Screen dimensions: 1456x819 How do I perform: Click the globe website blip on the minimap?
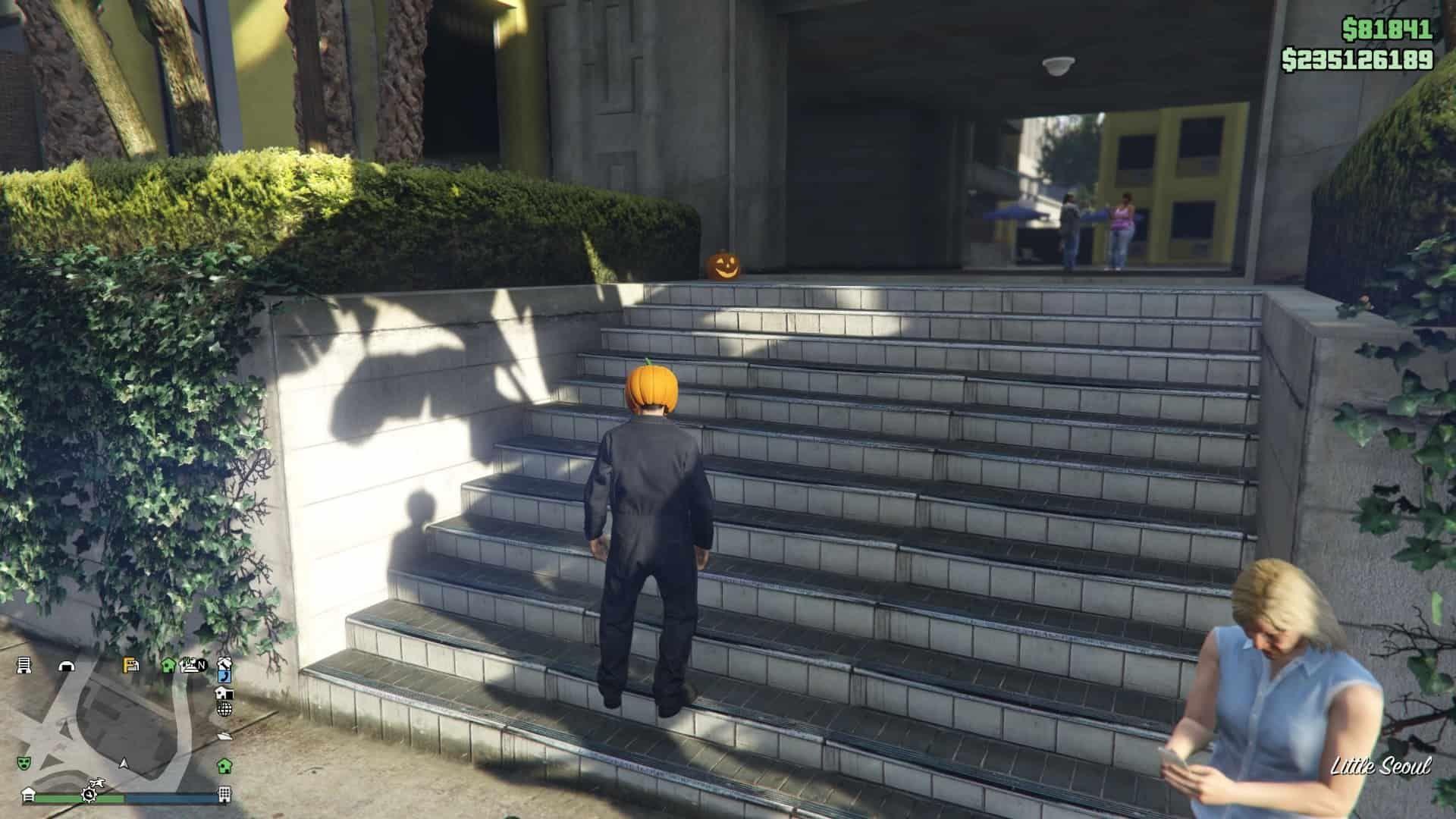click(224, 709)
